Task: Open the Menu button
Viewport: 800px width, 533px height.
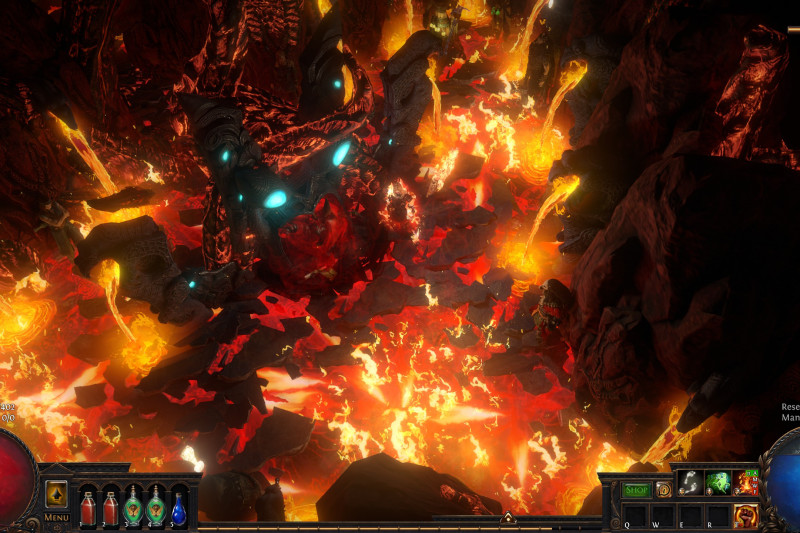Action: (56, 517)
